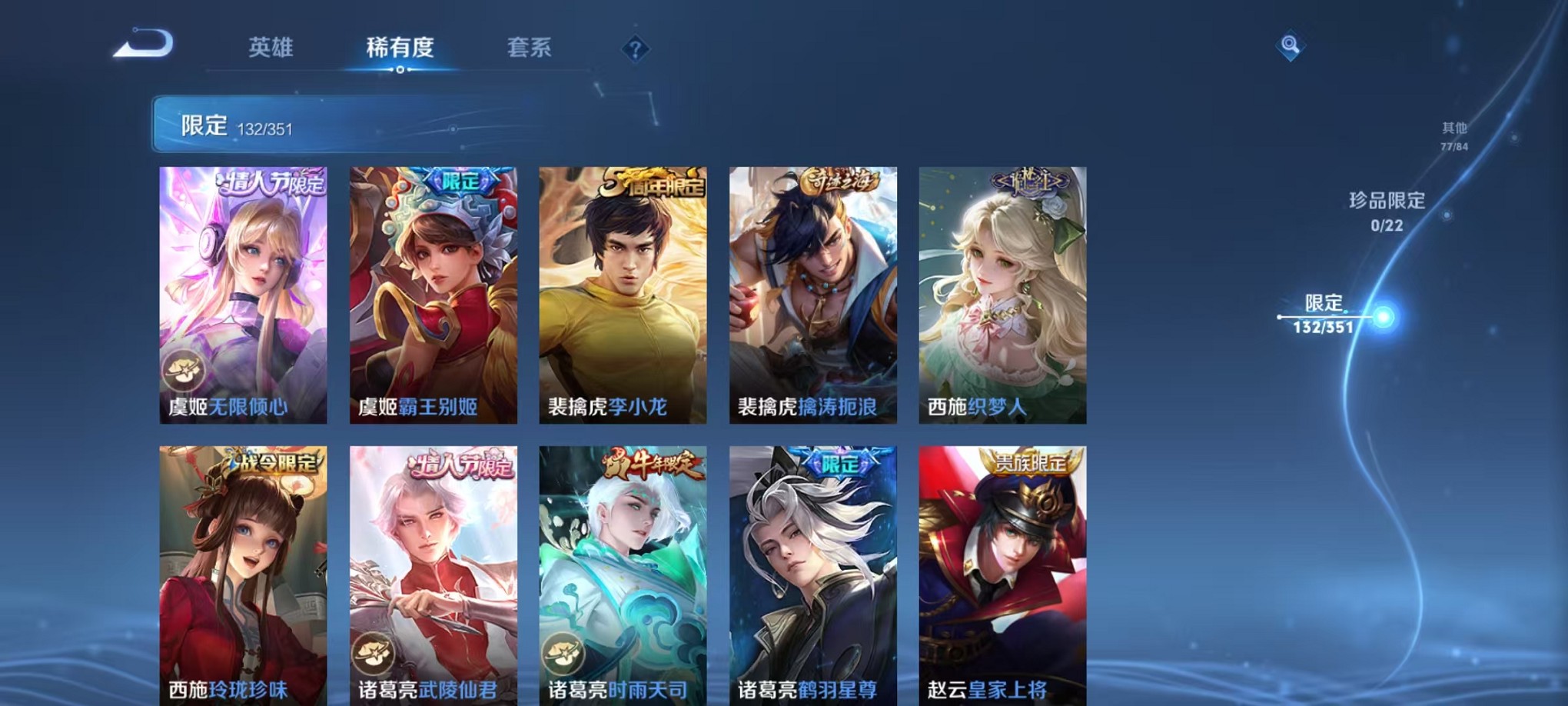Switch to the 英雄 tab

[x=271, y=48]
